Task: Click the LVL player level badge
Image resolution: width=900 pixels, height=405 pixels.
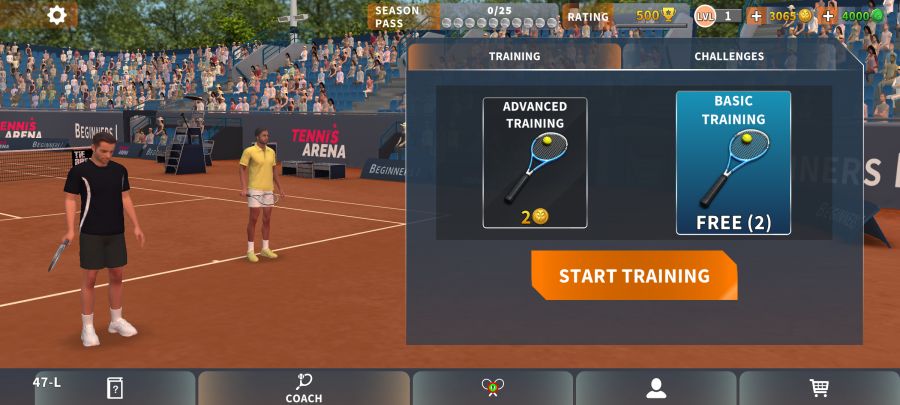Action: [706, 16]
